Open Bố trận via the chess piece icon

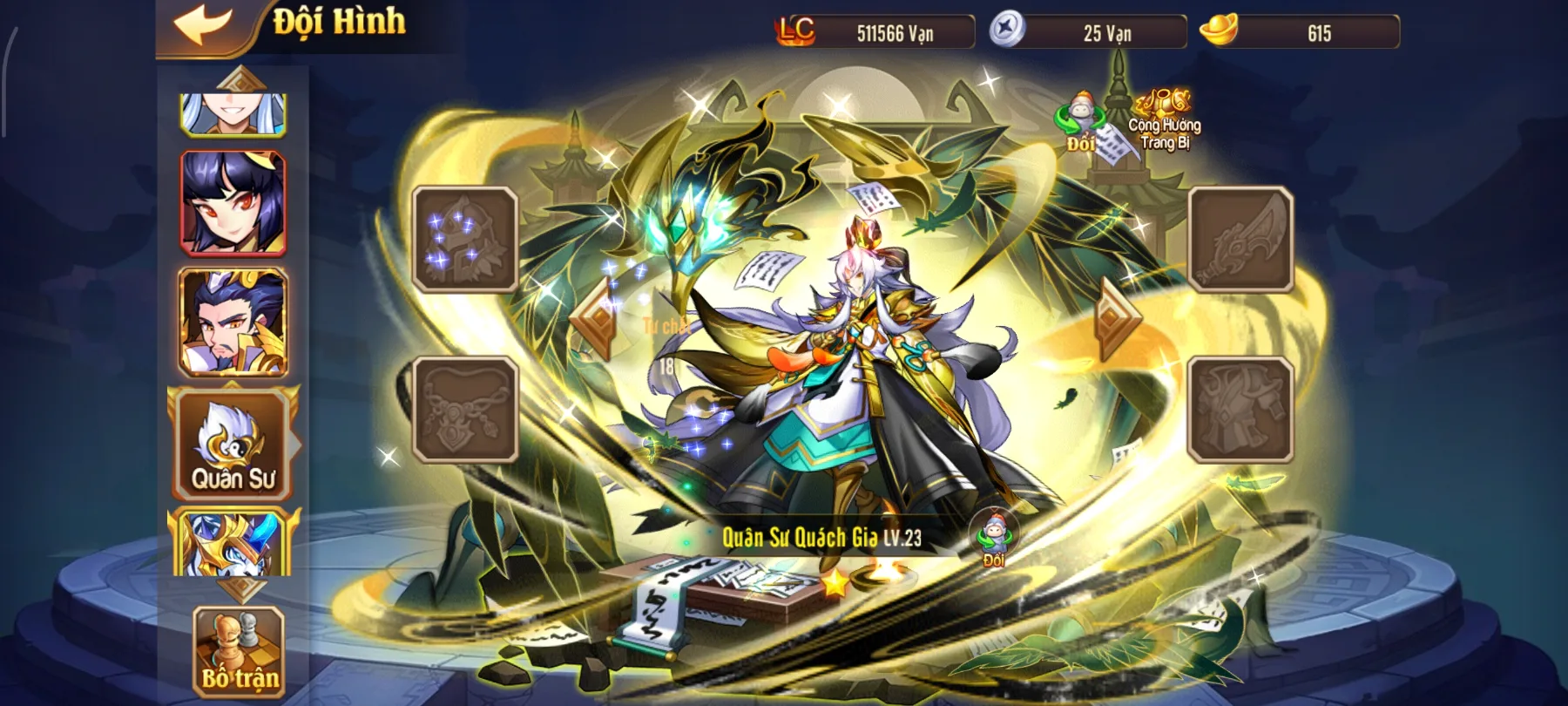coord(238,654)
